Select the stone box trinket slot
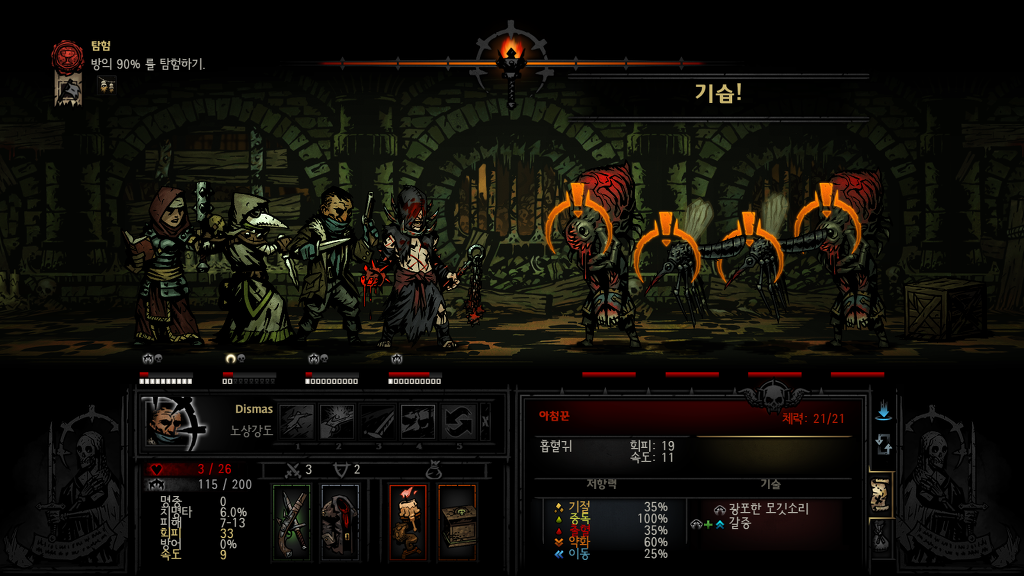Screen dimensions: 1024x576 pyautogui.click(x=457, y=521)
